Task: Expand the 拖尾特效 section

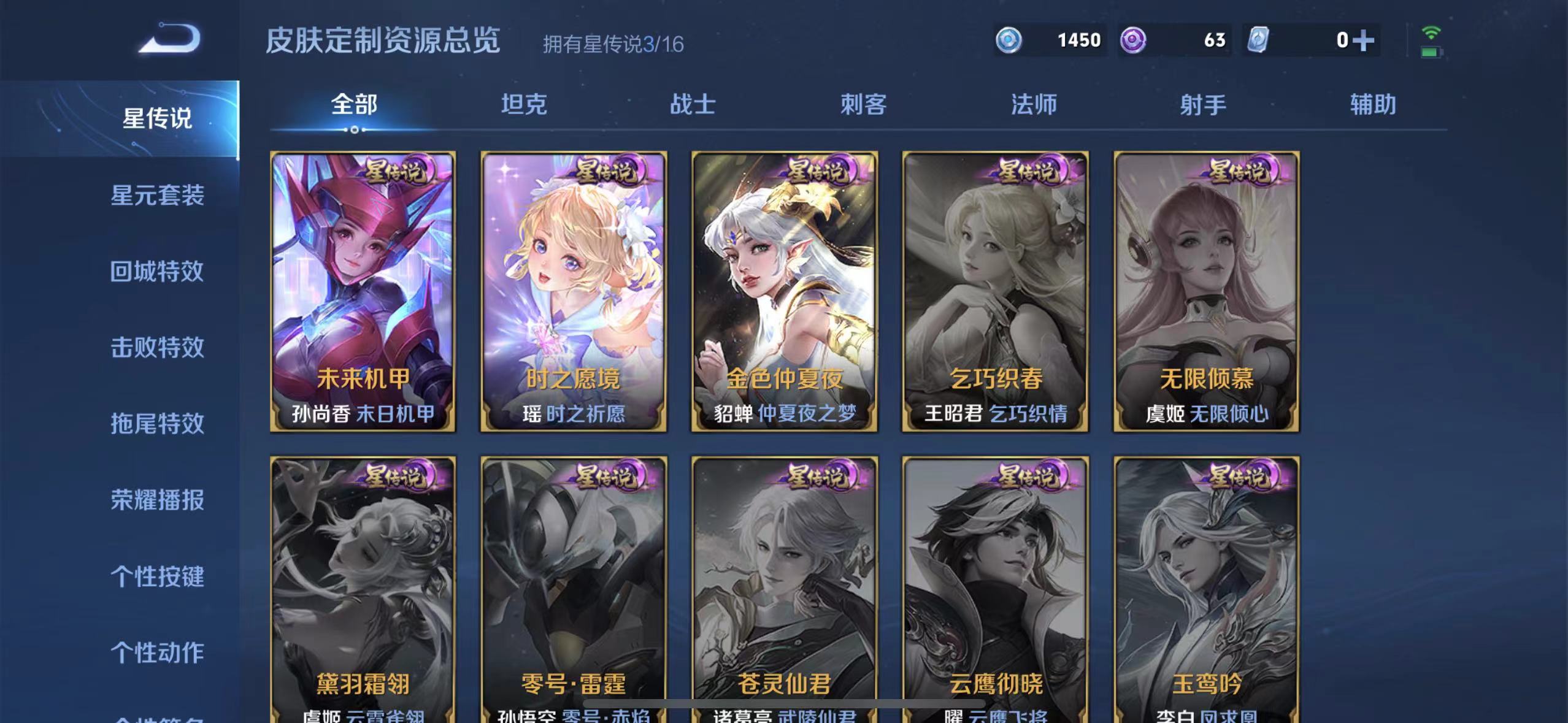Action: point(158,424)
